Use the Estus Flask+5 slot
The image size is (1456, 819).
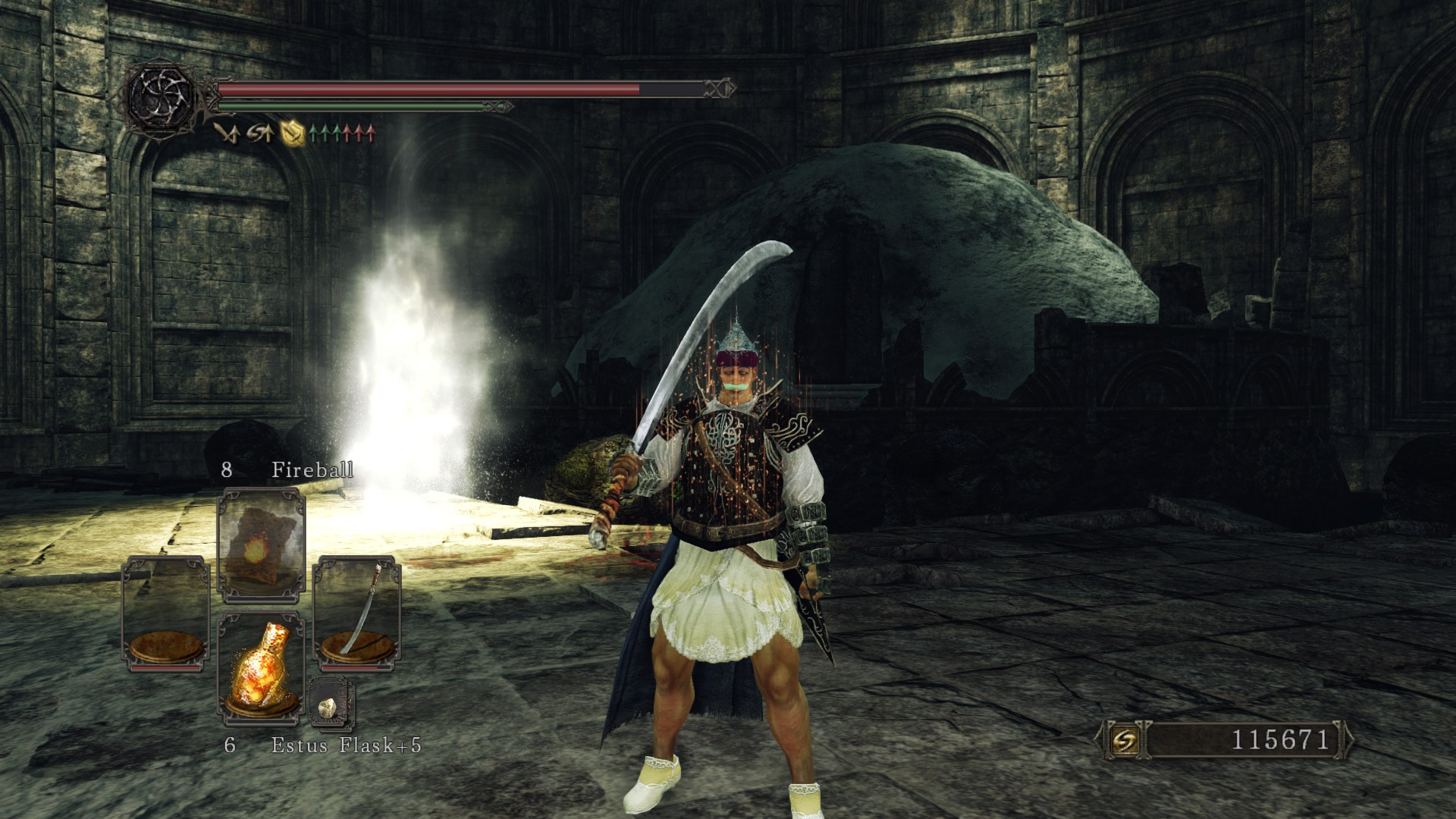261,666
